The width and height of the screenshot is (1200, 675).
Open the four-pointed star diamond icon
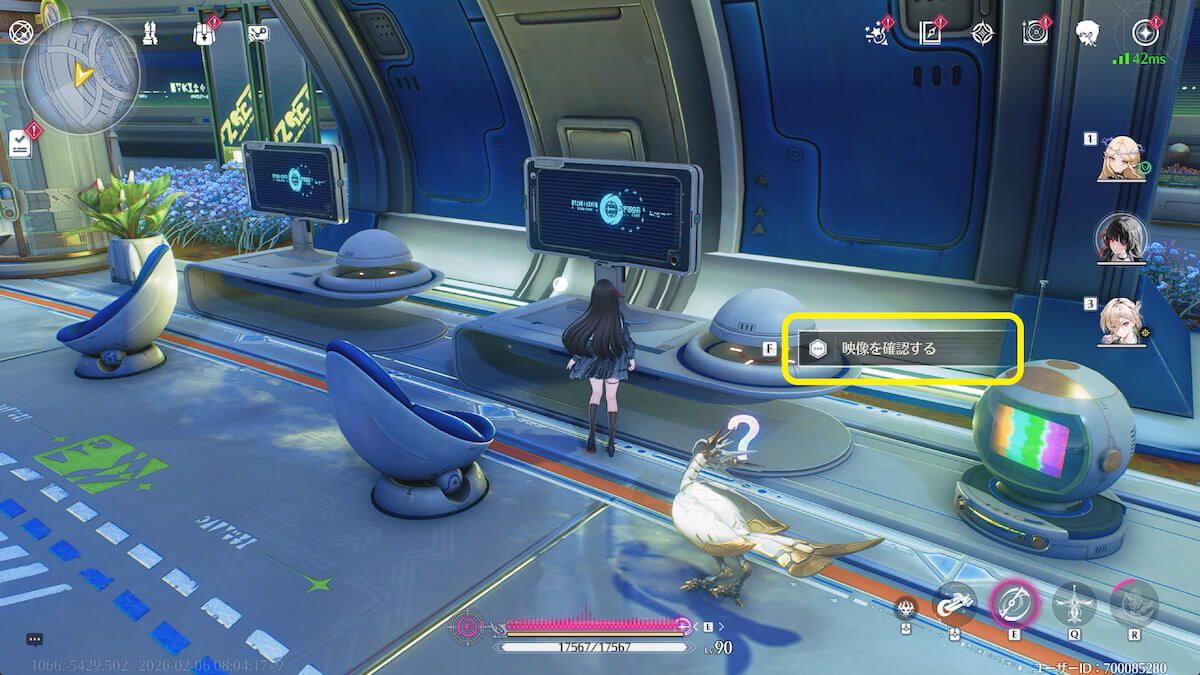tap(983, 33)
